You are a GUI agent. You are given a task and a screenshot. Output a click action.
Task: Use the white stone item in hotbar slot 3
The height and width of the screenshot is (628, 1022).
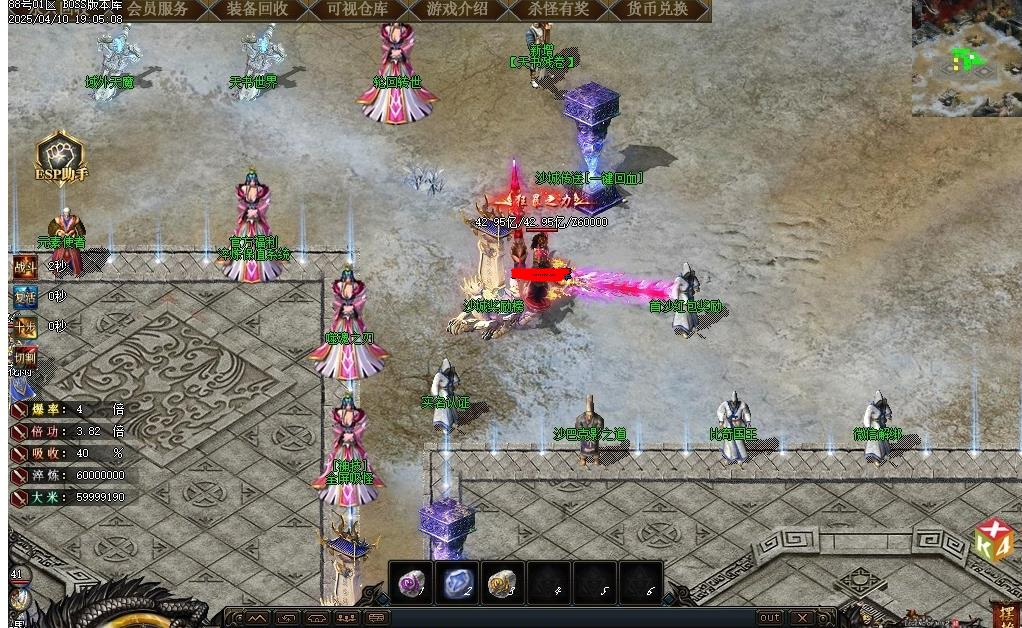coord(503,583)
